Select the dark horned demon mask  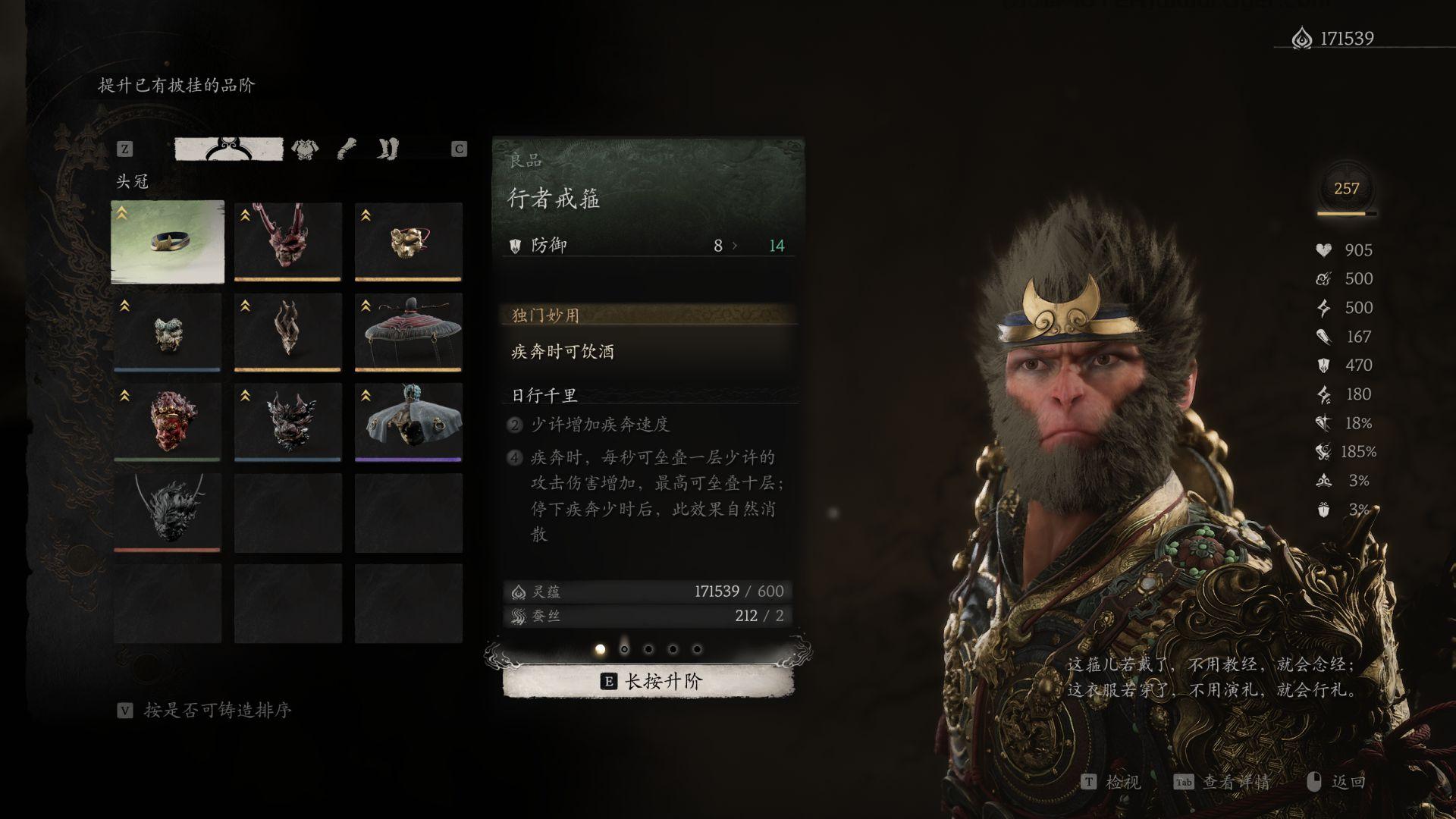287,422
